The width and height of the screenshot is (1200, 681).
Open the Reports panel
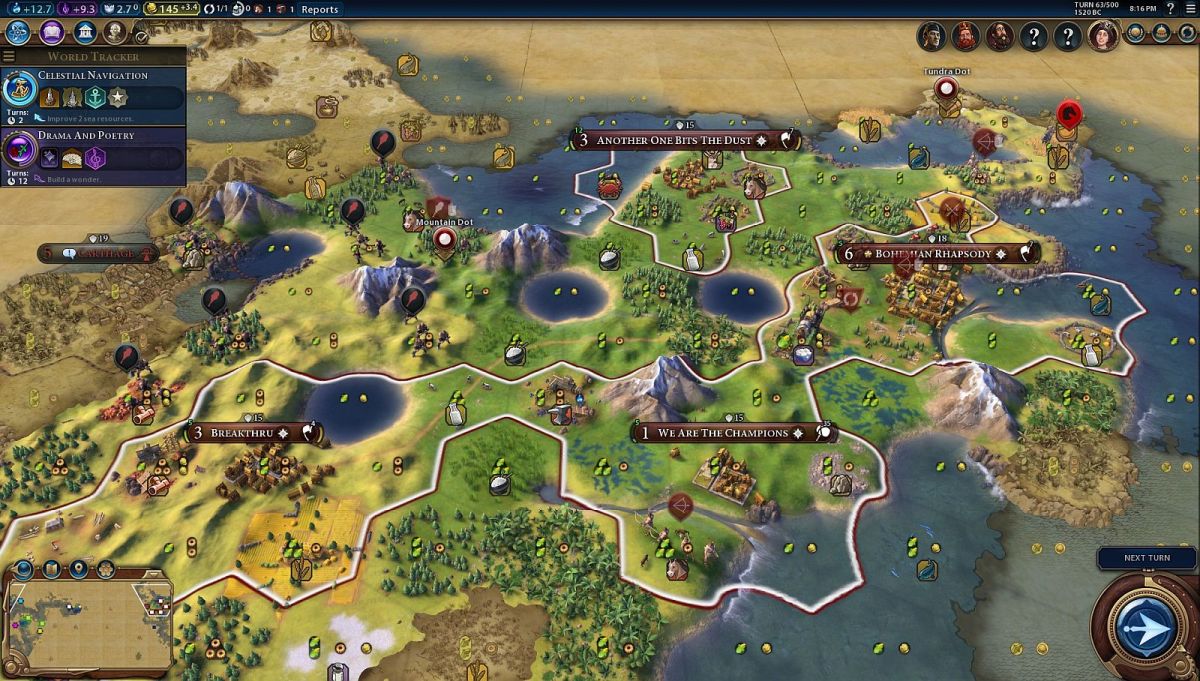pos(320,9)
